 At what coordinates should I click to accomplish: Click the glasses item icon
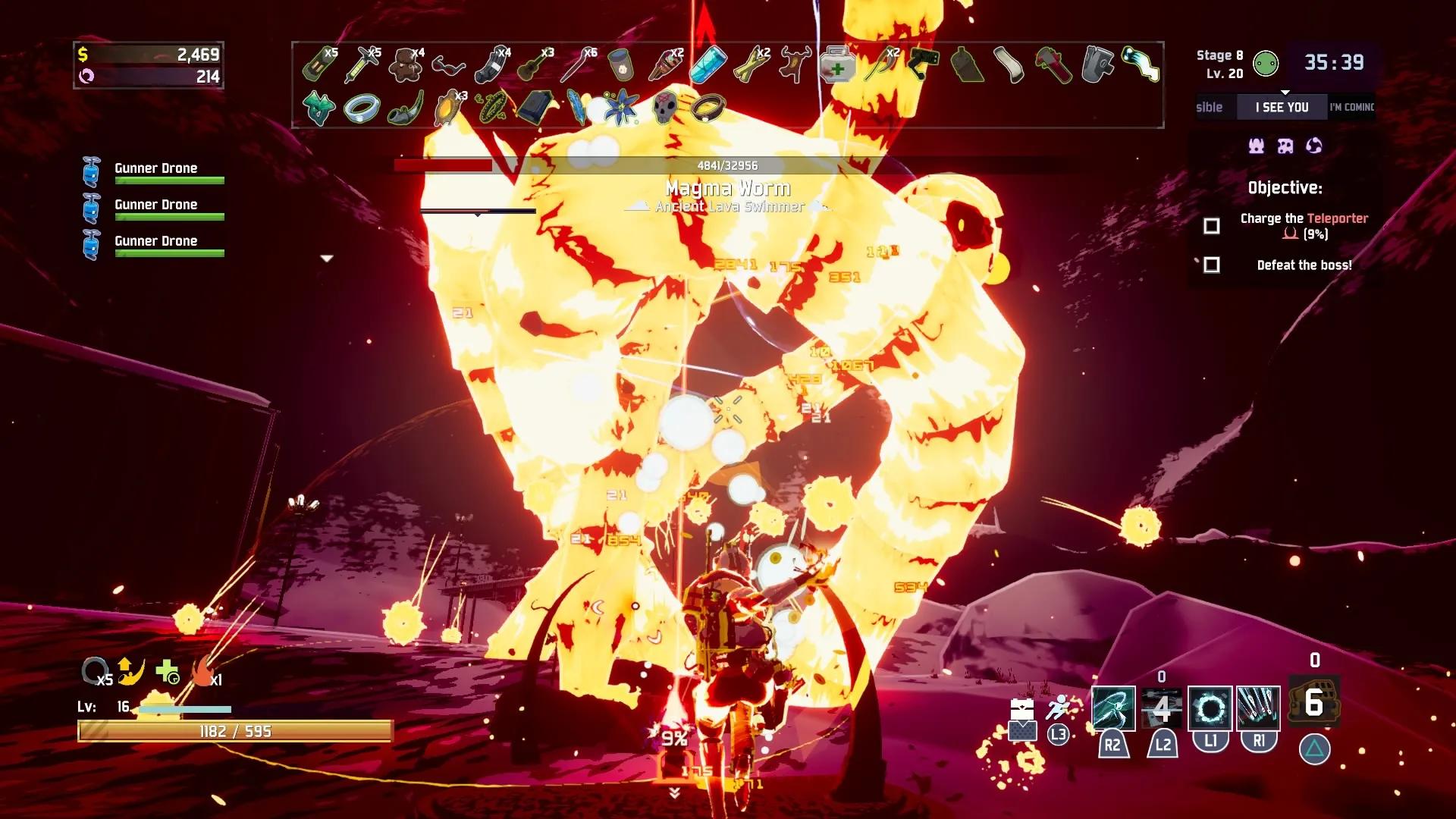[x=448, y=66]
